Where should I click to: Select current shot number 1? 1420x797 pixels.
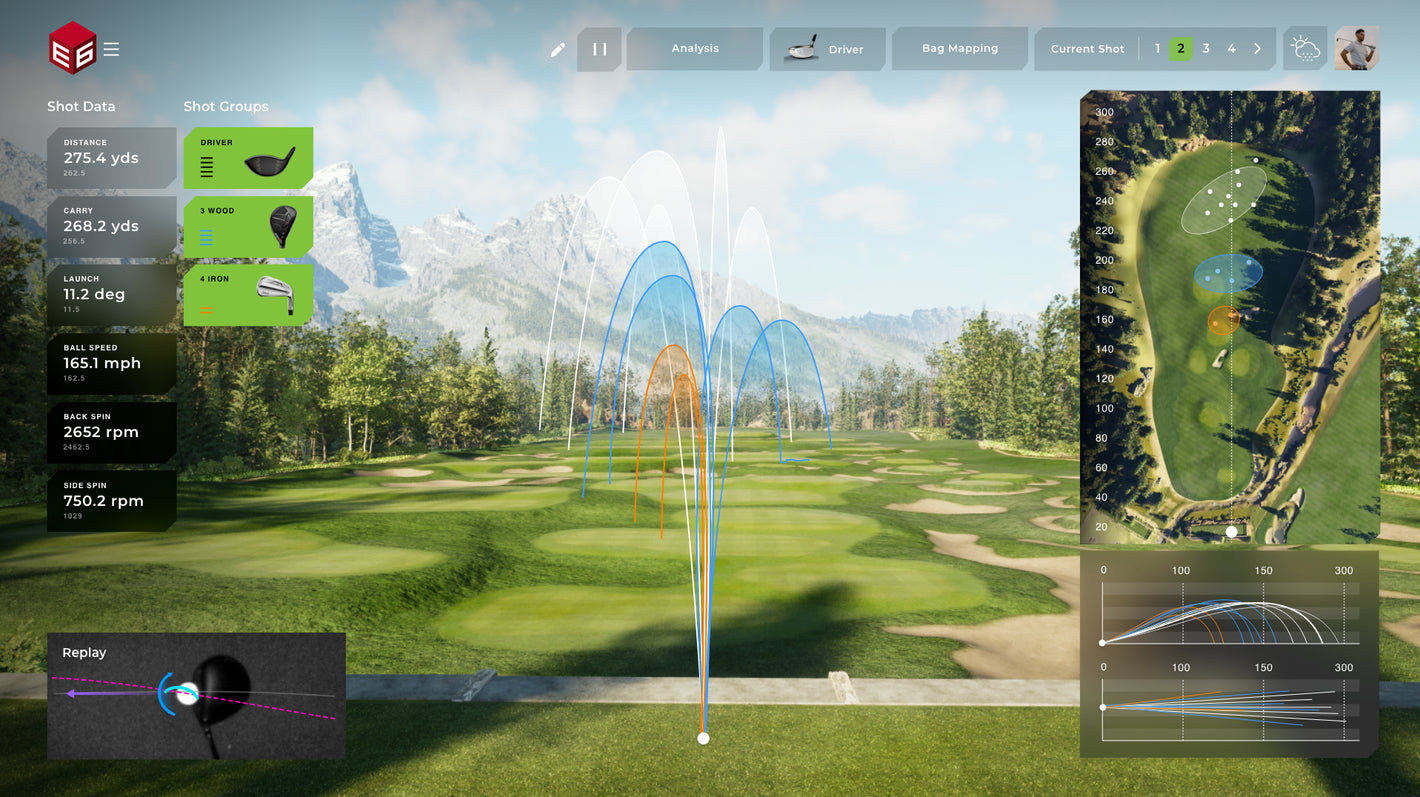[x=1157, y=49]
